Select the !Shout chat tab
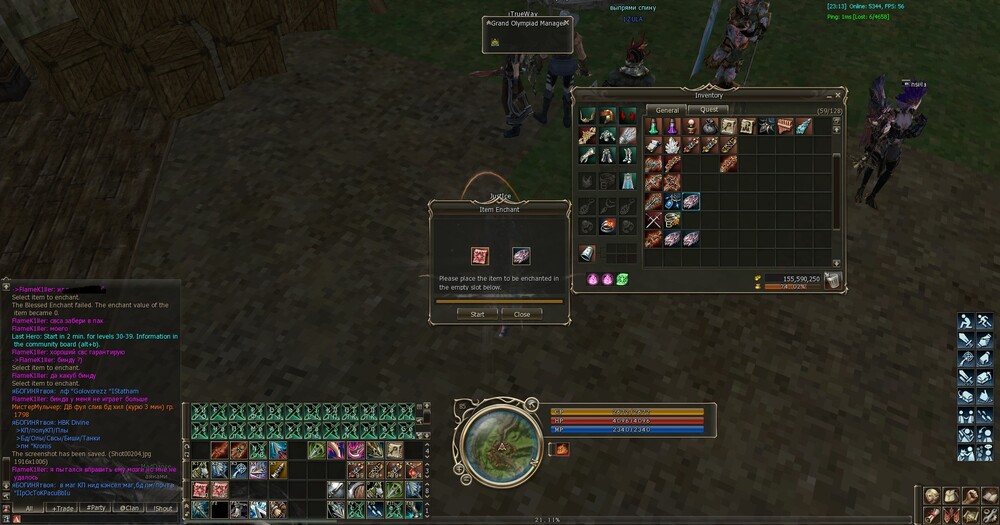Viewport: 1000px width, 525px height. pyautogui.click(x=163, y=508)
